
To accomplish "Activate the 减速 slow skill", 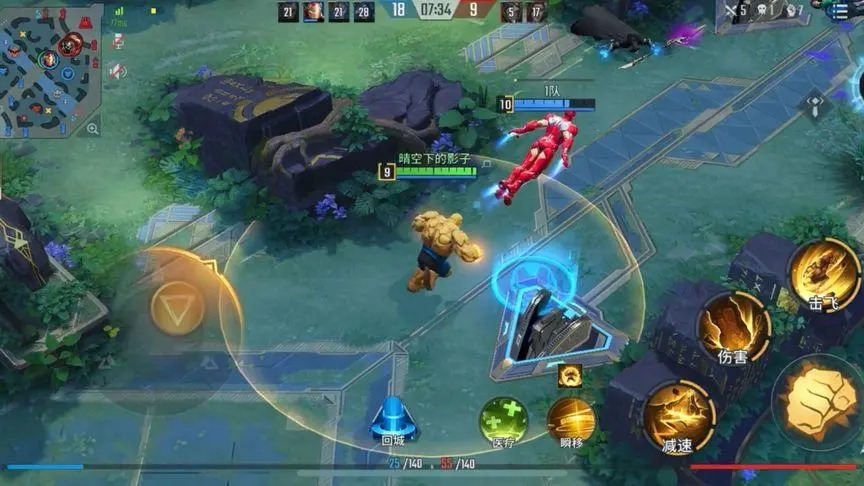I will [678, 415].
